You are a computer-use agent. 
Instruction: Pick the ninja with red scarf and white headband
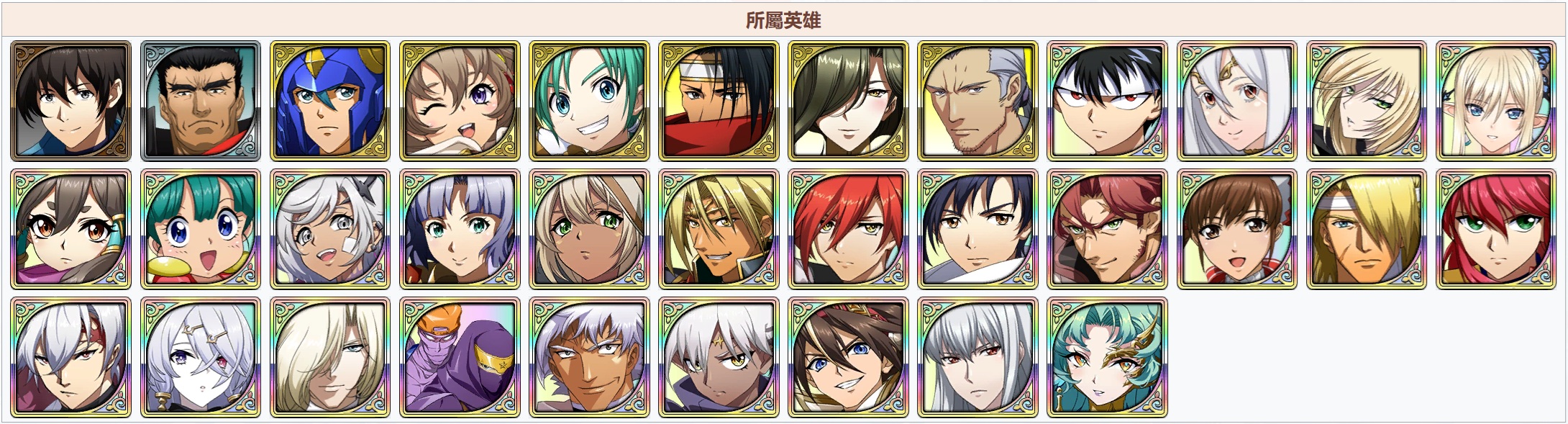(x=719, y=101)
